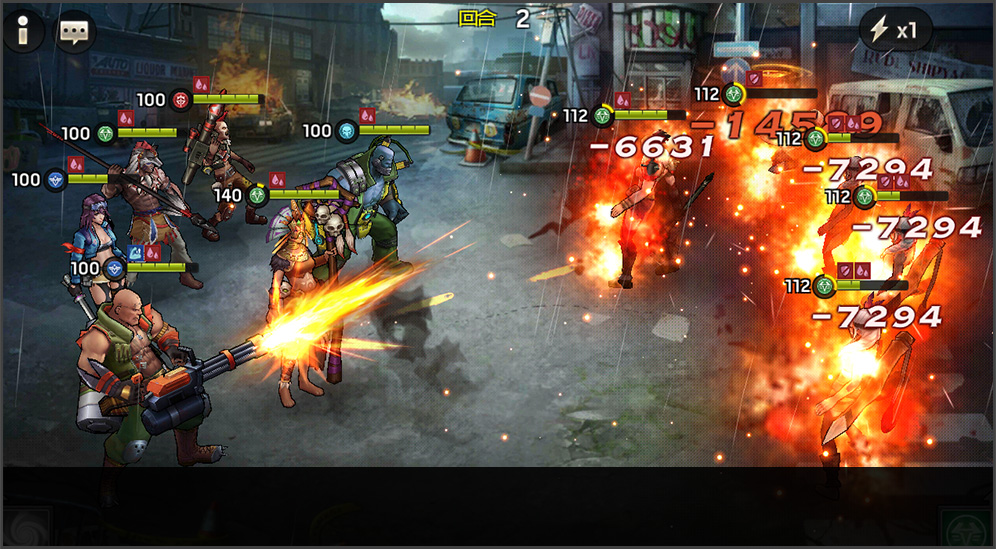Open the chat speech bubble
The width and height of the screenshot is (996, 549).
point(73,32)
